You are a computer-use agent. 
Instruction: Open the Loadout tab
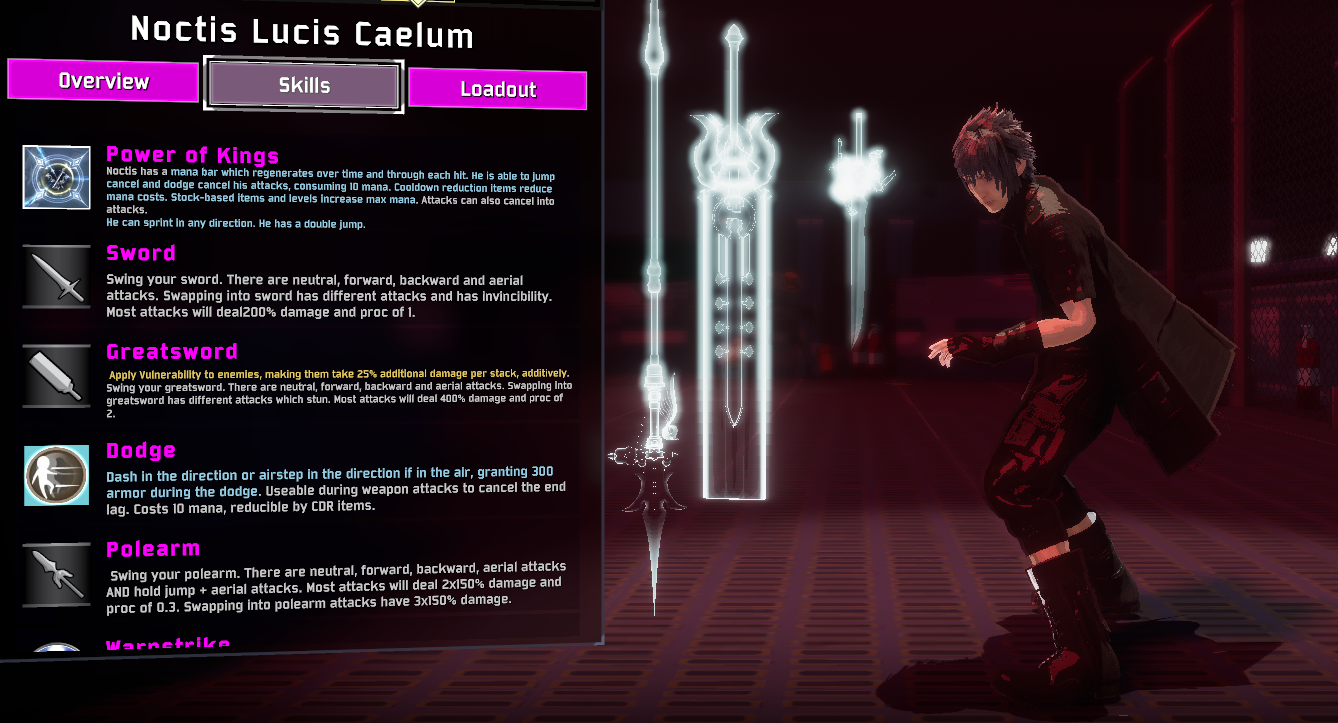click(x=497, y=89)
